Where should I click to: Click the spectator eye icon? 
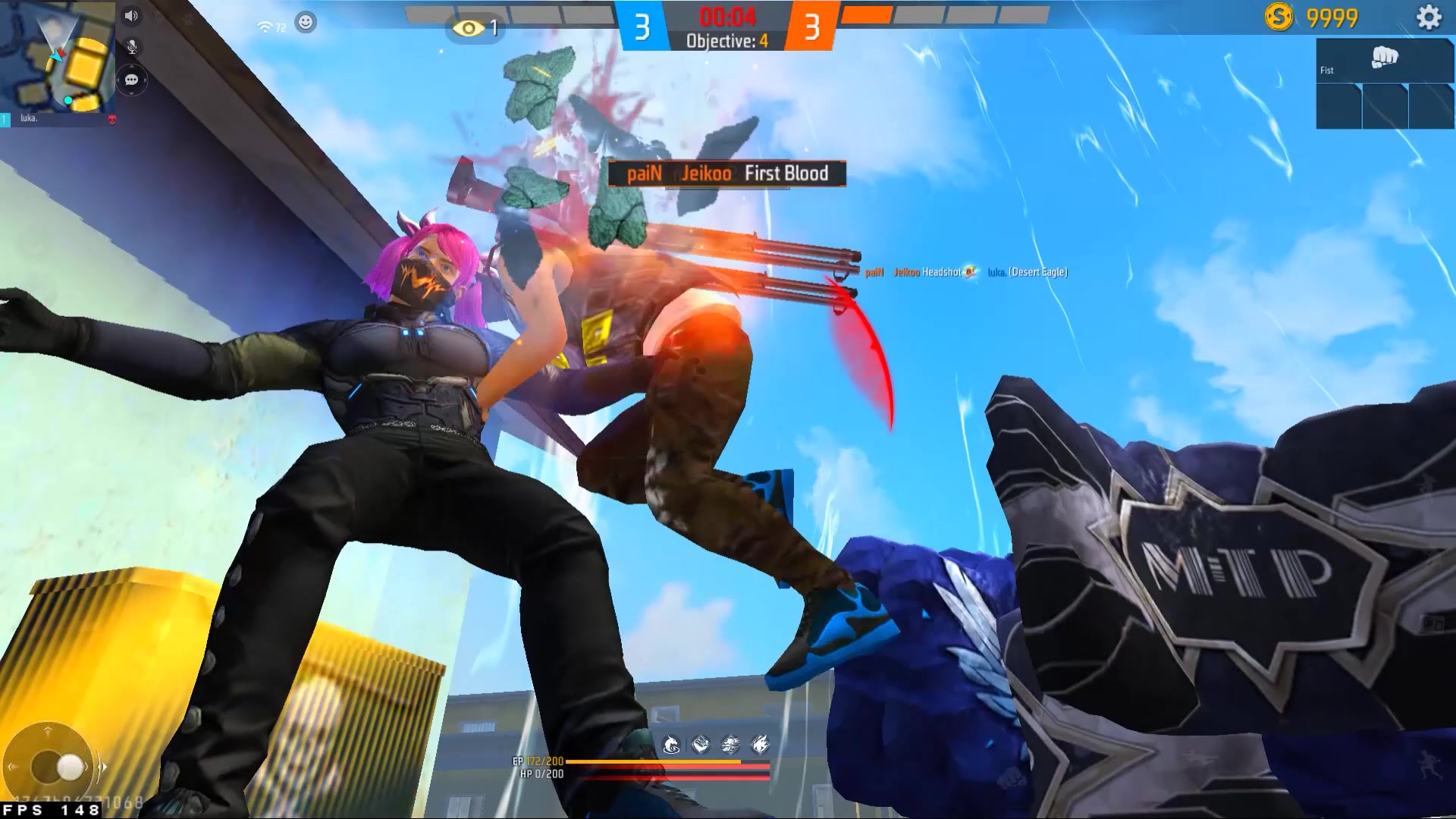[468, 29]
